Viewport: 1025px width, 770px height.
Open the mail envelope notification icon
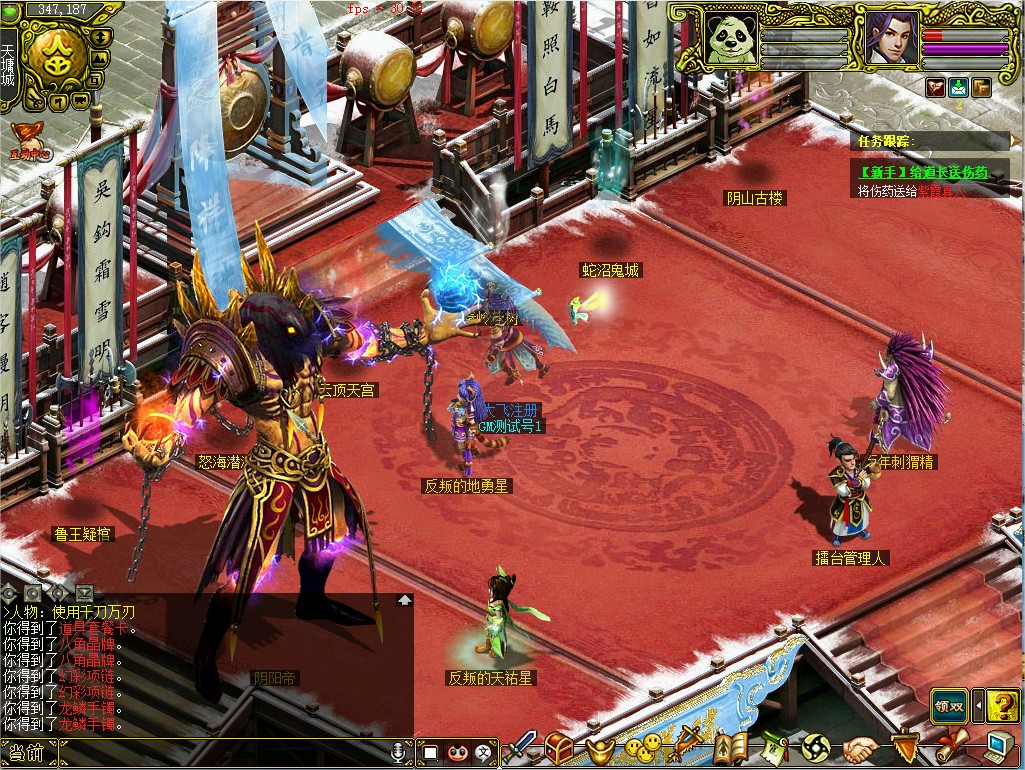pos(958,87)
